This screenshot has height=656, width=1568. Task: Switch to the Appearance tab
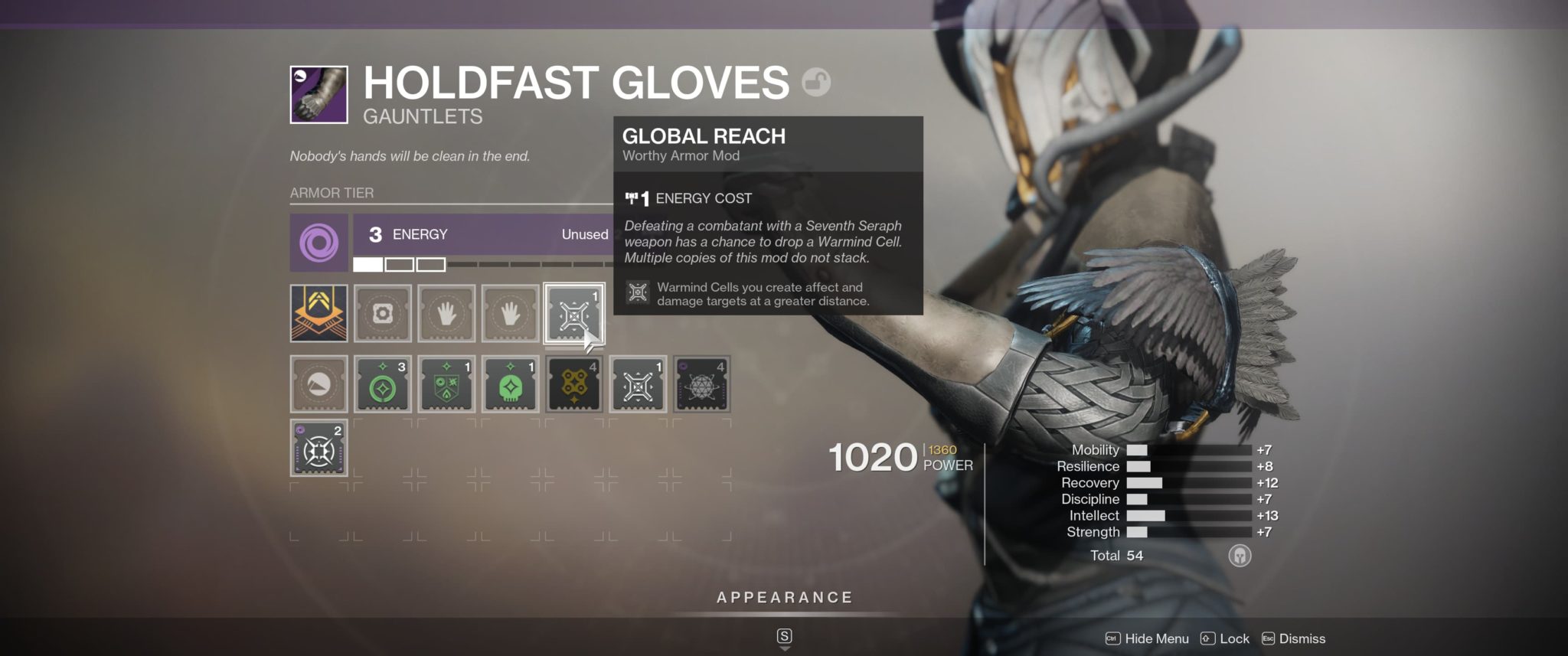784,597
